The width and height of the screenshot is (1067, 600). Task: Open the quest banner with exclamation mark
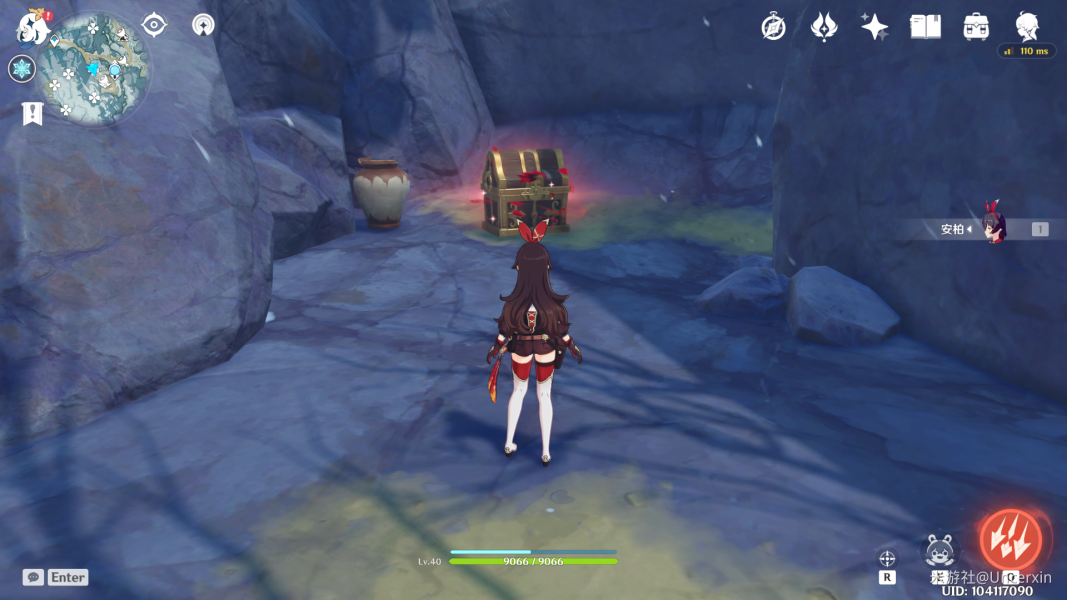click(x=32, y=113)
